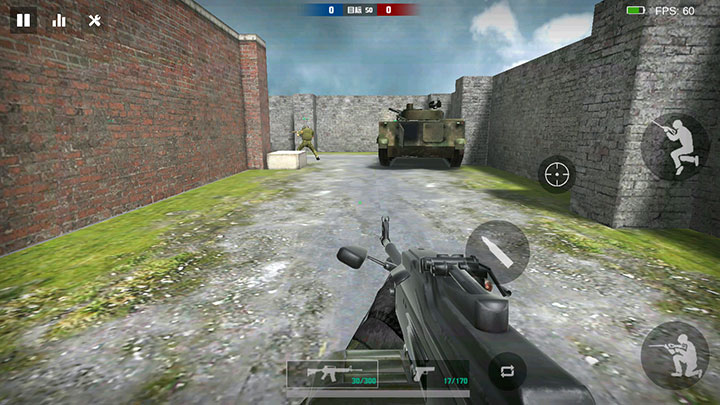720x405 pixels.
Task: Tap the jumping soldier button
Action: point(674,146)
